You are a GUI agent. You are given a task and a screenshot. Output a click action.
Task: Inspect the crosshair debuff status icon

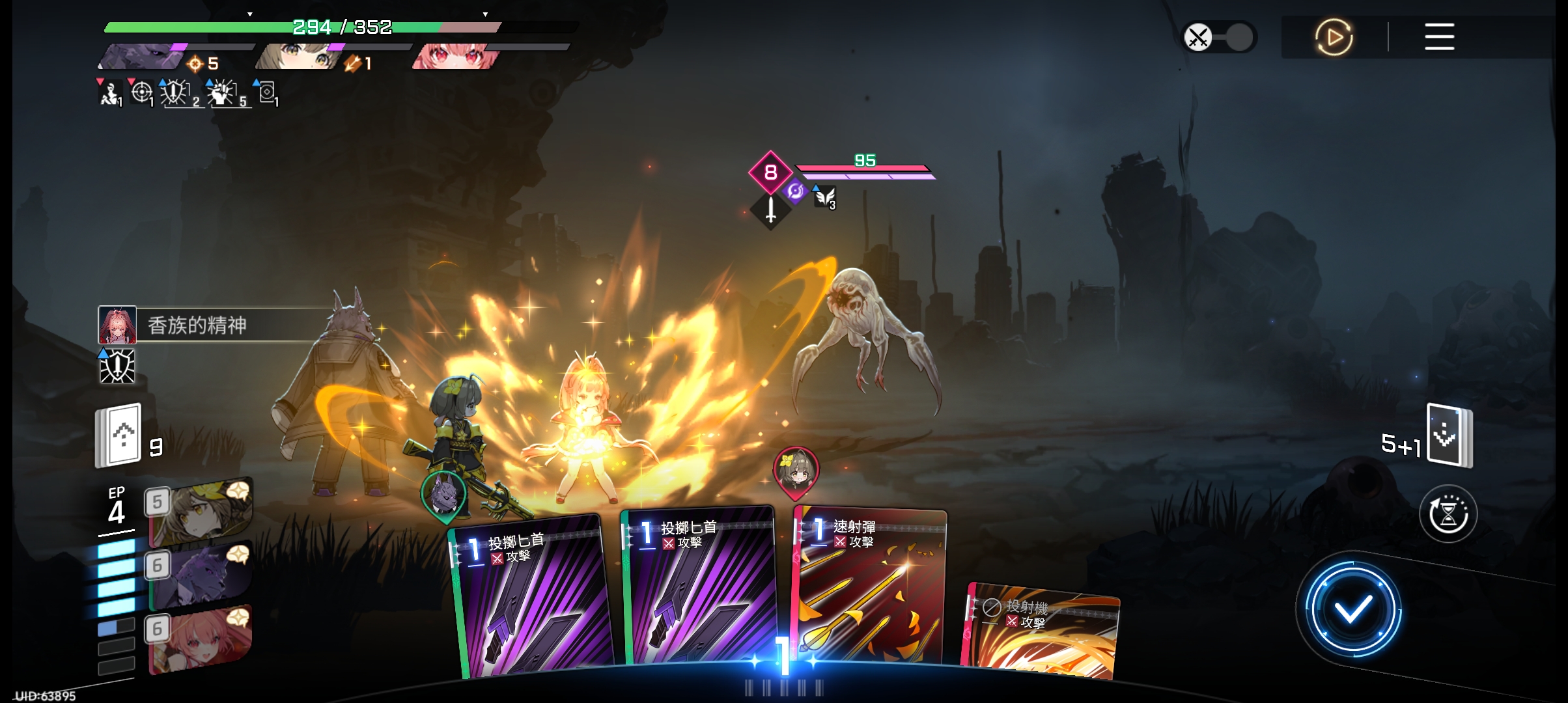141,92
